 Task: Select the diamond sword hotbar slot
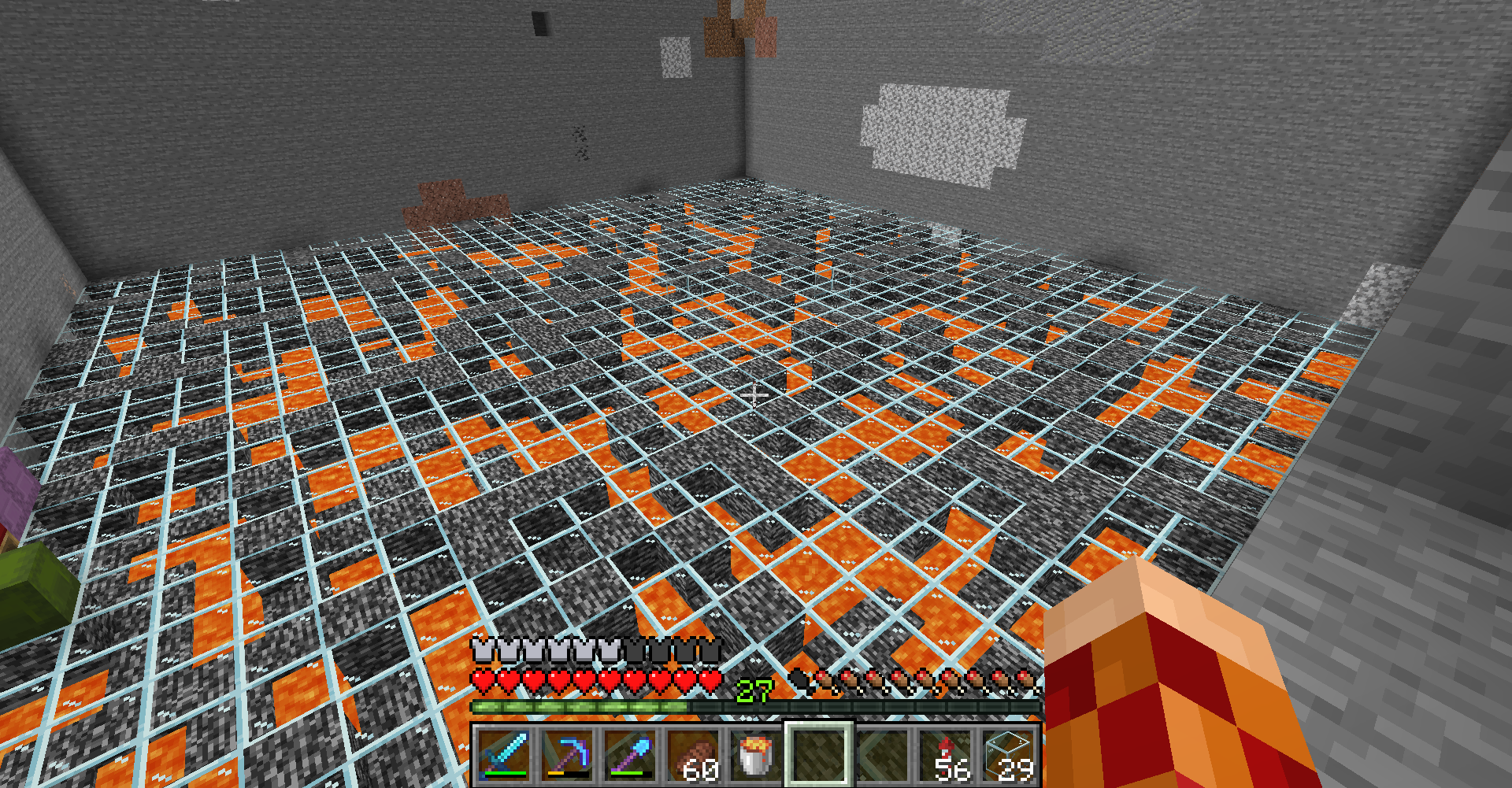pyautogui.click(x=504, y=755)
